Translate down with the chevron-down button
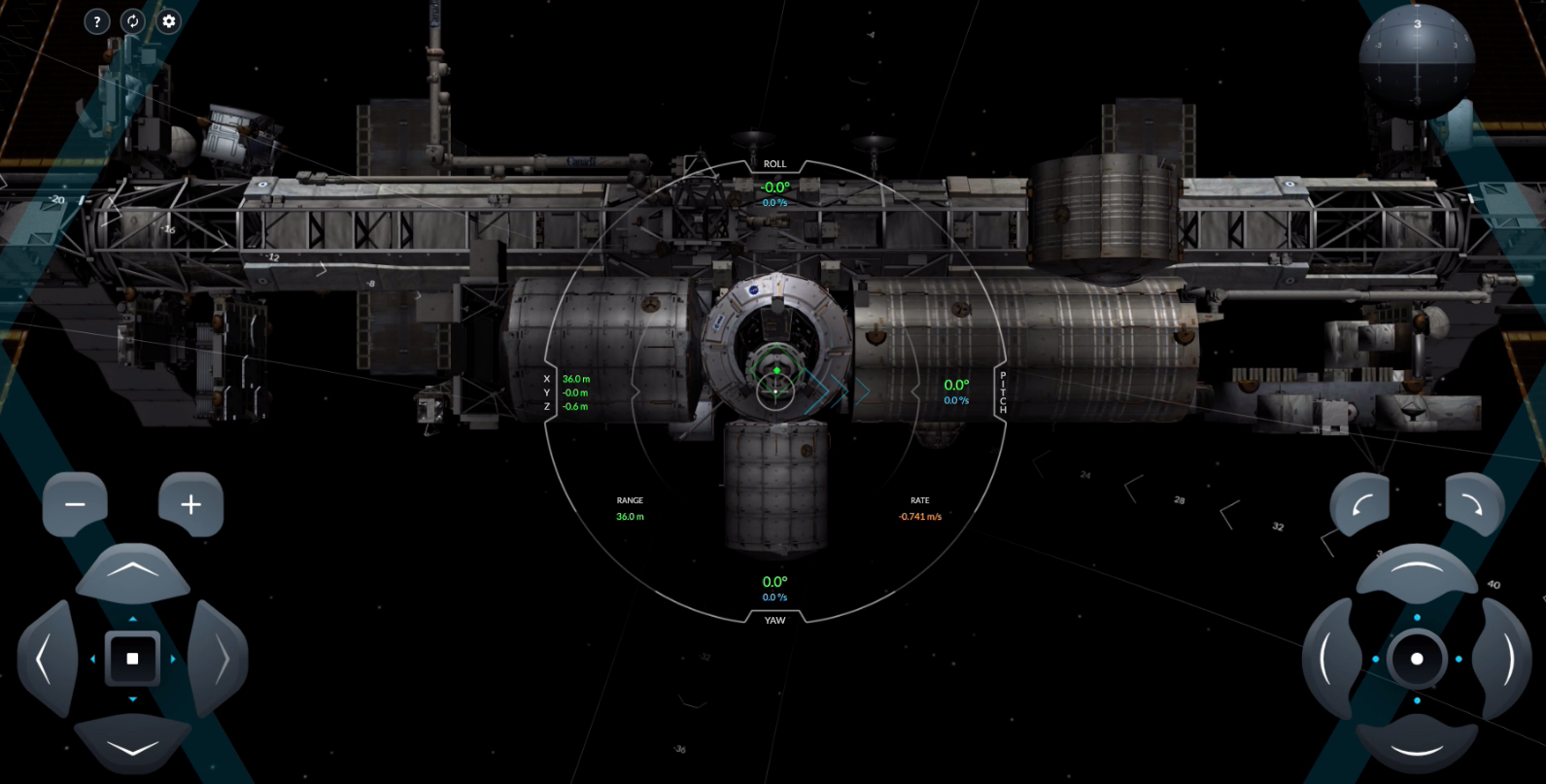The height and width of the screenshot is (784, 1546). click(x=132, y=745)
